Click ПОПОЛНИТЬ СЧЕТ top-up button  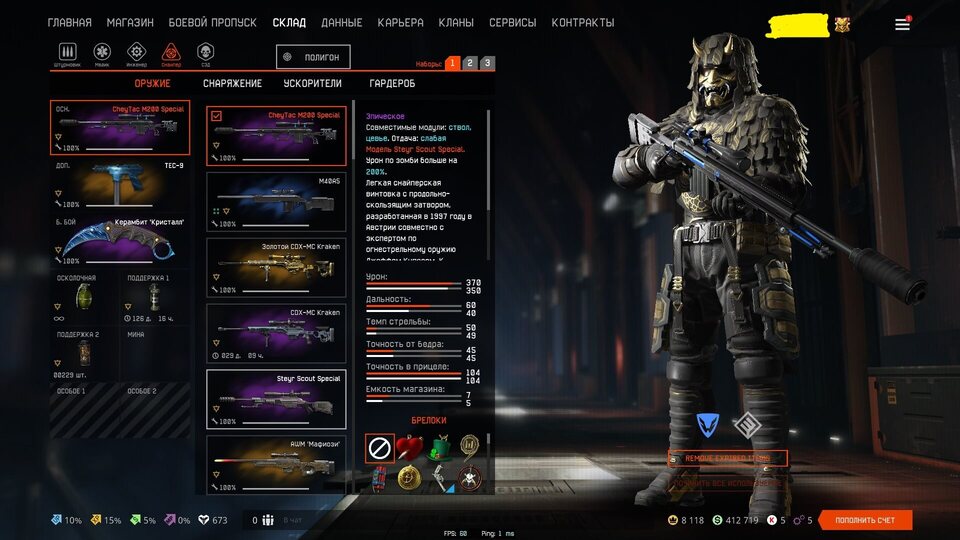point(865,520)
